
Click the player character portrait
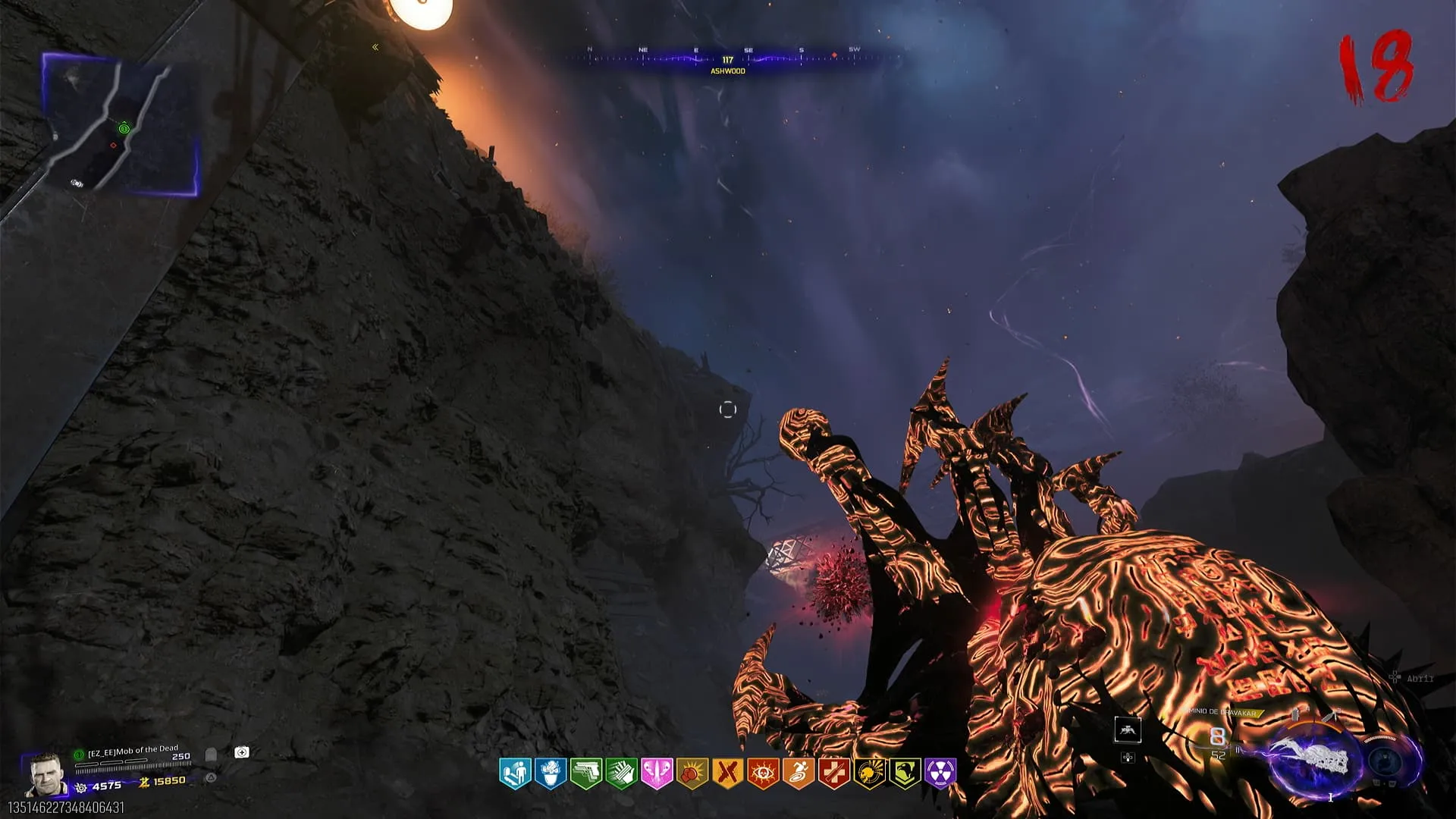pos(44,775)
